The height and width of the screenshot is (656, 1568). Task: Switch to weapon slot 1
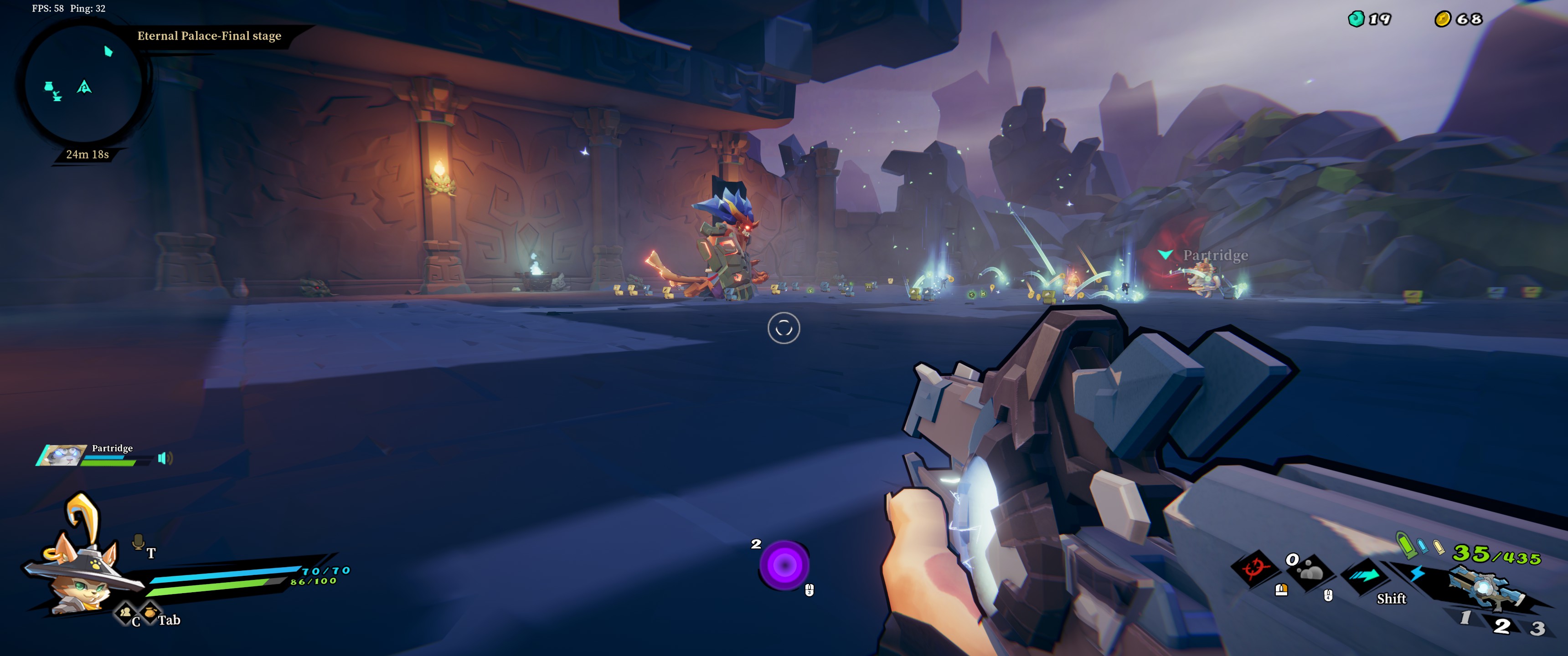[1465, 618]
